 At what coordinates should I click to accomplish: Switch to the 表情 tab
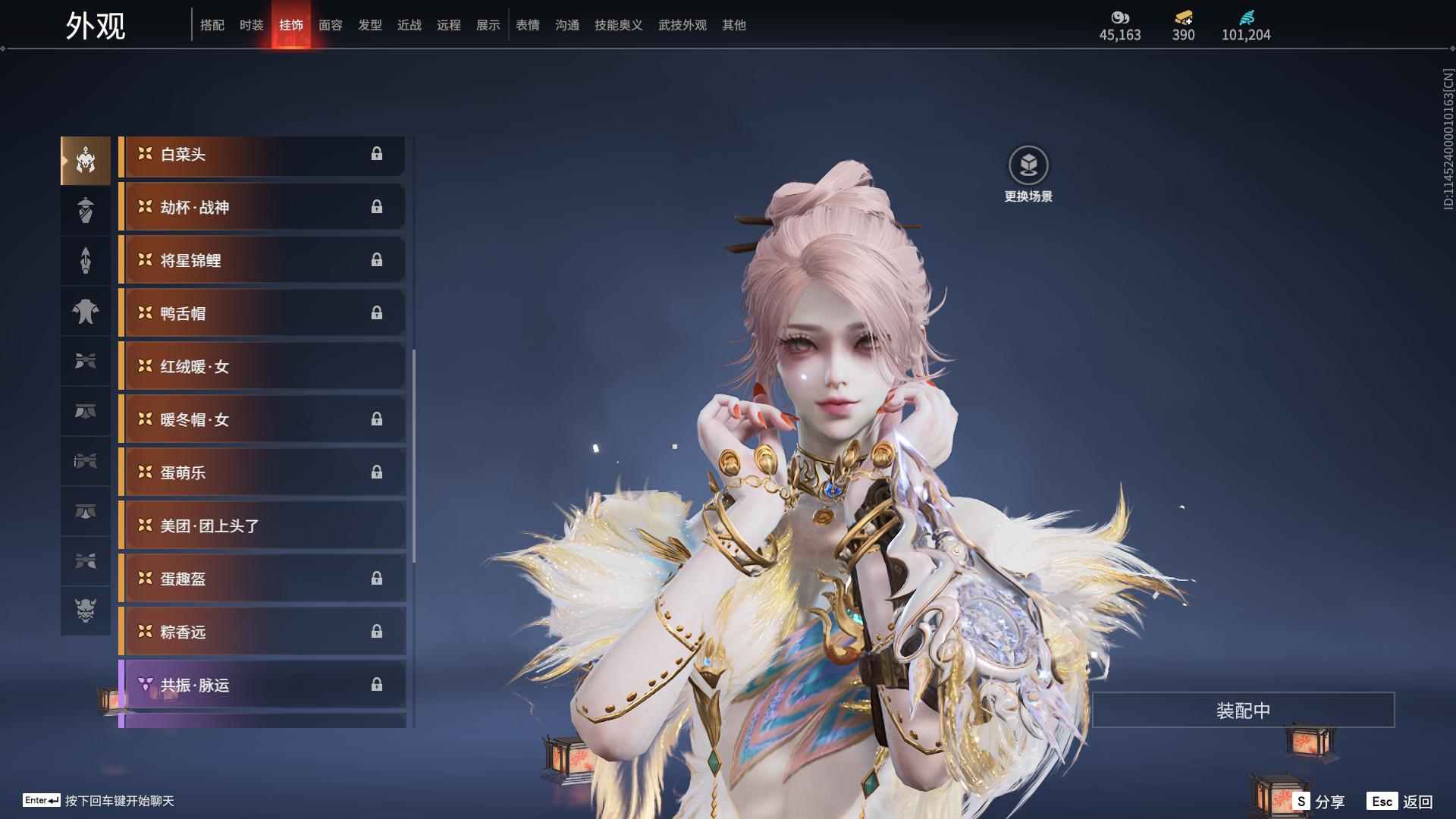click(x=527, y=25)
